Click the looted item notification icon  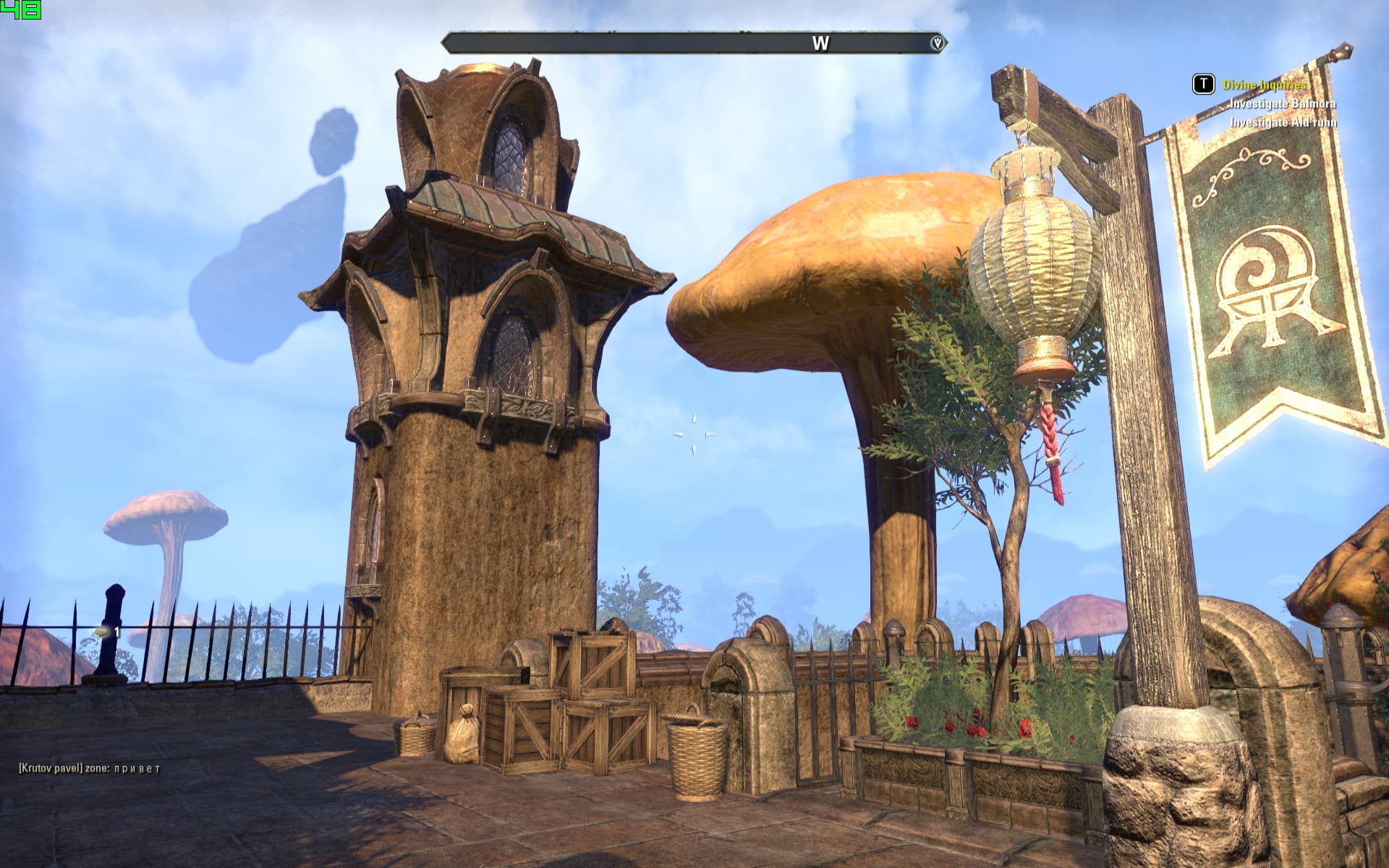pyautogui.click(x=103, y=633)
